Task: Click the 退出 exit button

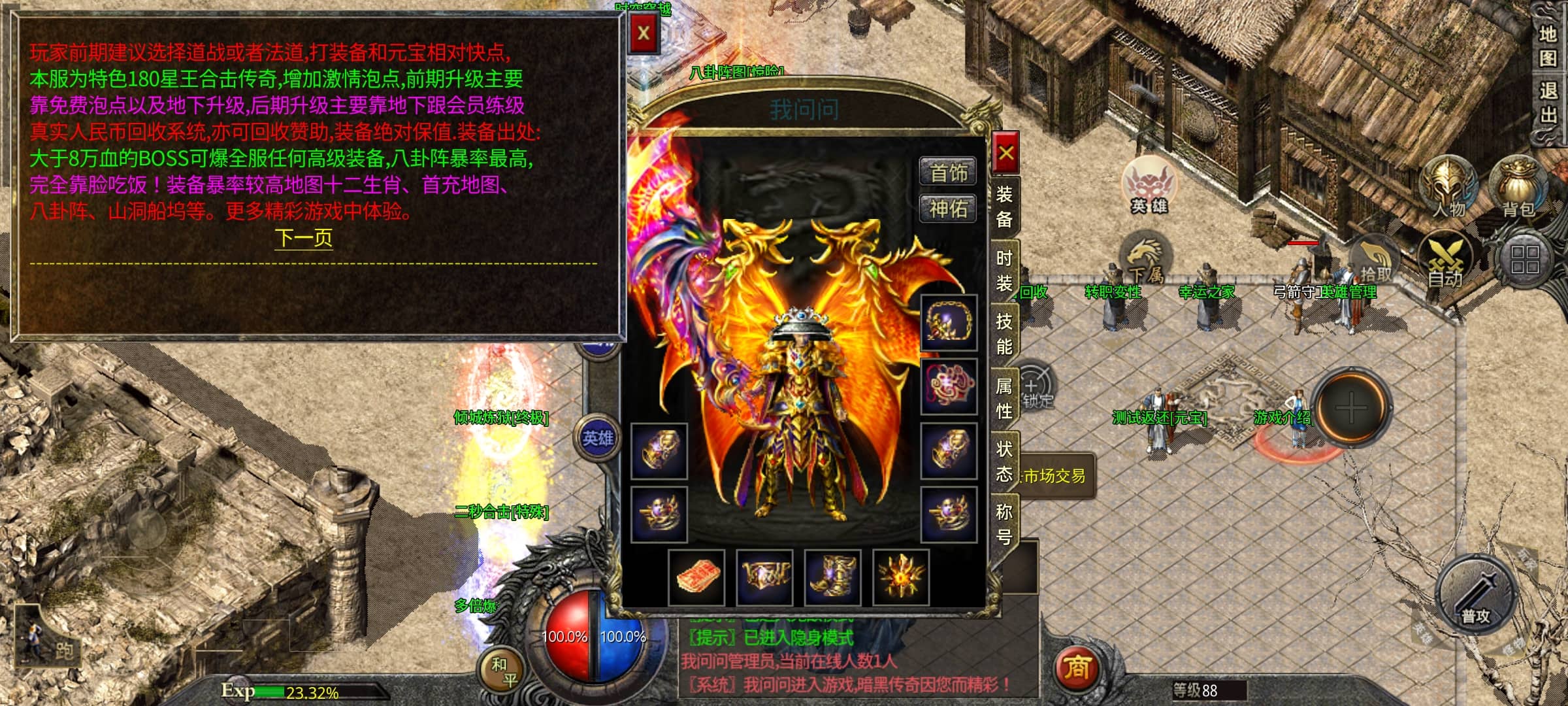Action: click(x=1547, y=102)
